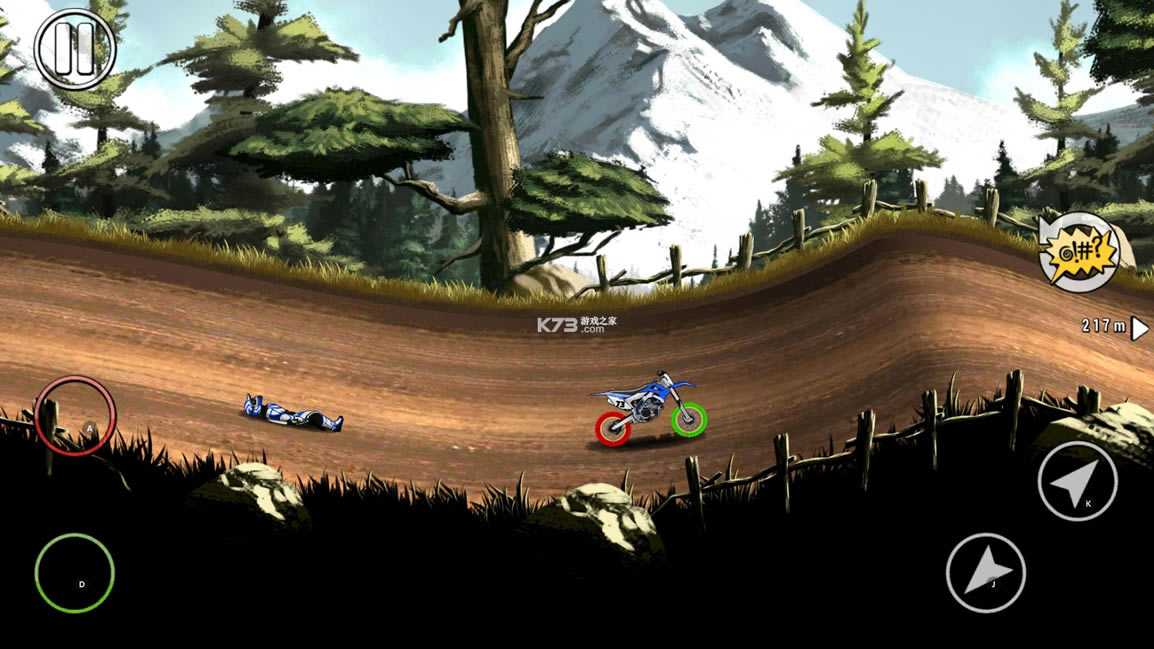Click the swearing speech bubble icon
Viewport: 1154px width, 649px height.
(1077, 252)
